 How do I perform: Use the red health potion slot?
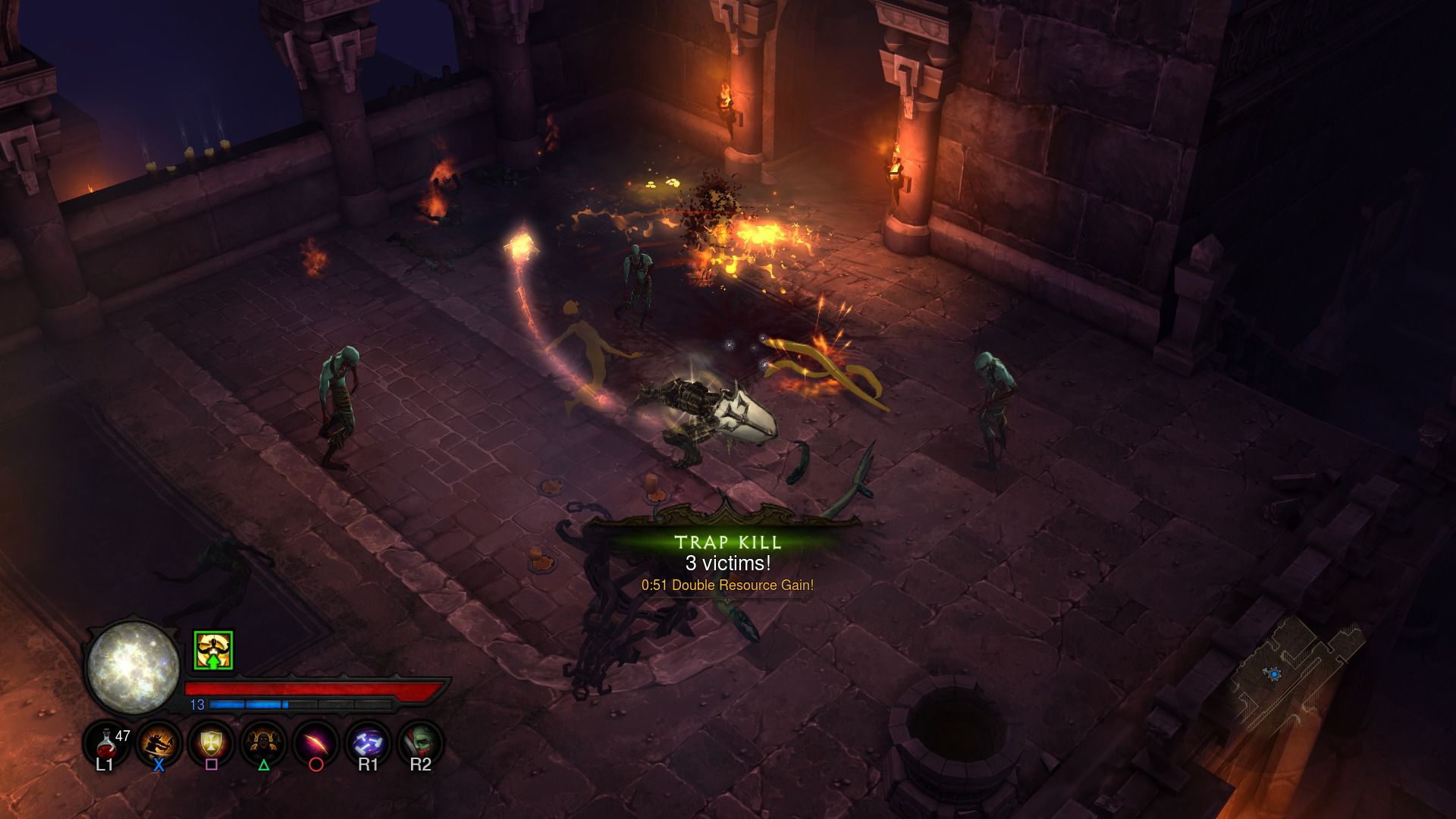pyautogui.click(x=105, y=741)
